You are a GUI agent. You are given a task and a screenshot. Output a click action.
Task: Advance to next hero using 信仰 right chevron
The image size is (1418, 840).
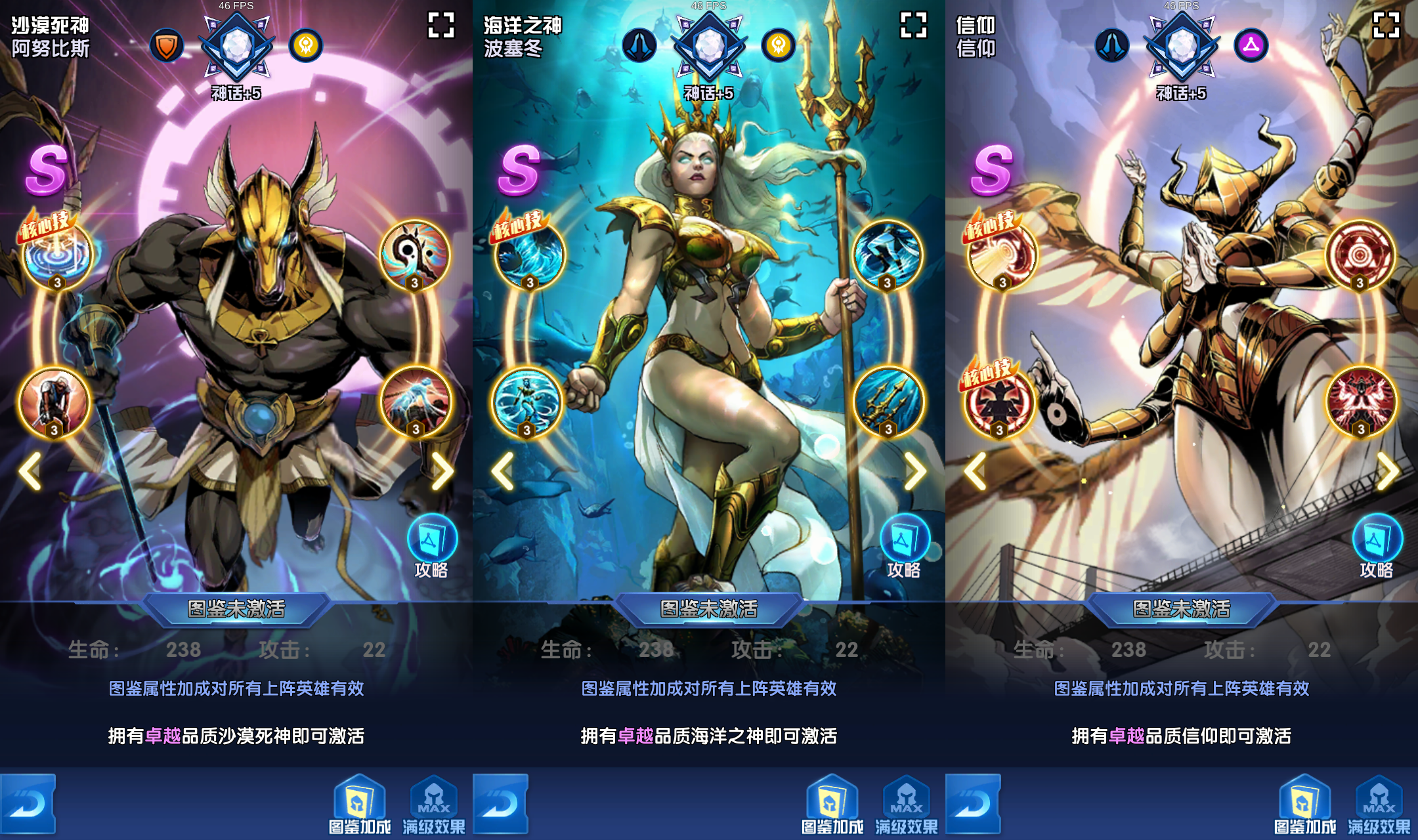[1387, 470]
